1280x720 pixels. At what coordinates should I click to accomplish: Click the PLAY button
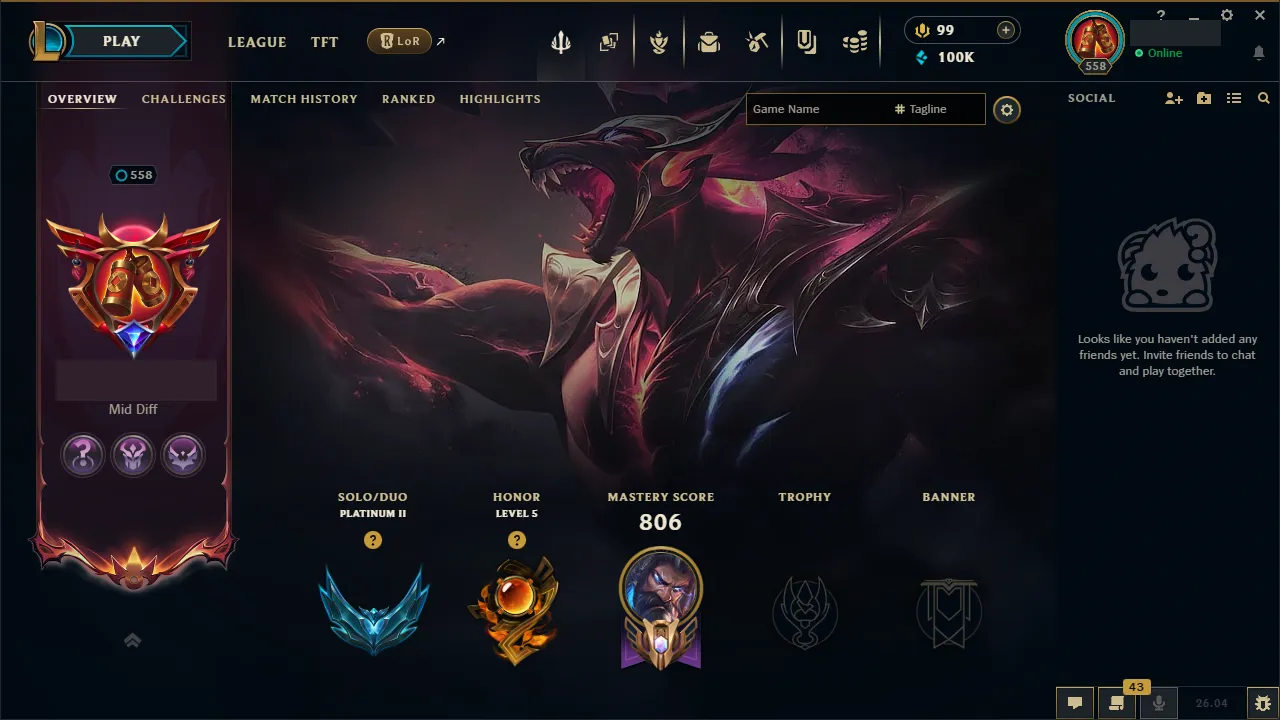tap(121, 41)
